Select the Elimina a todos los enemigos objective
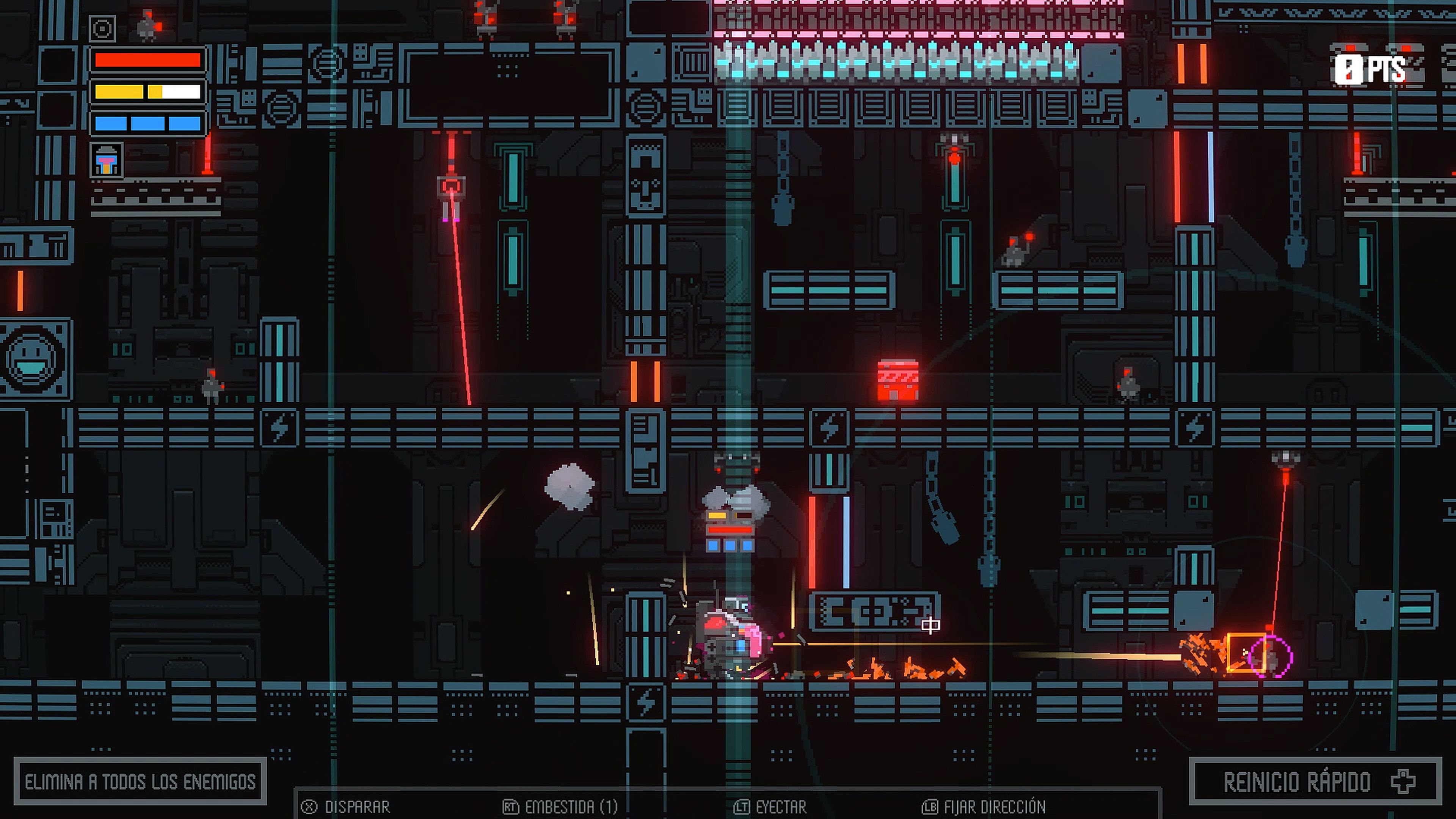The image size is (1456, 819). [x=140, y=782]
